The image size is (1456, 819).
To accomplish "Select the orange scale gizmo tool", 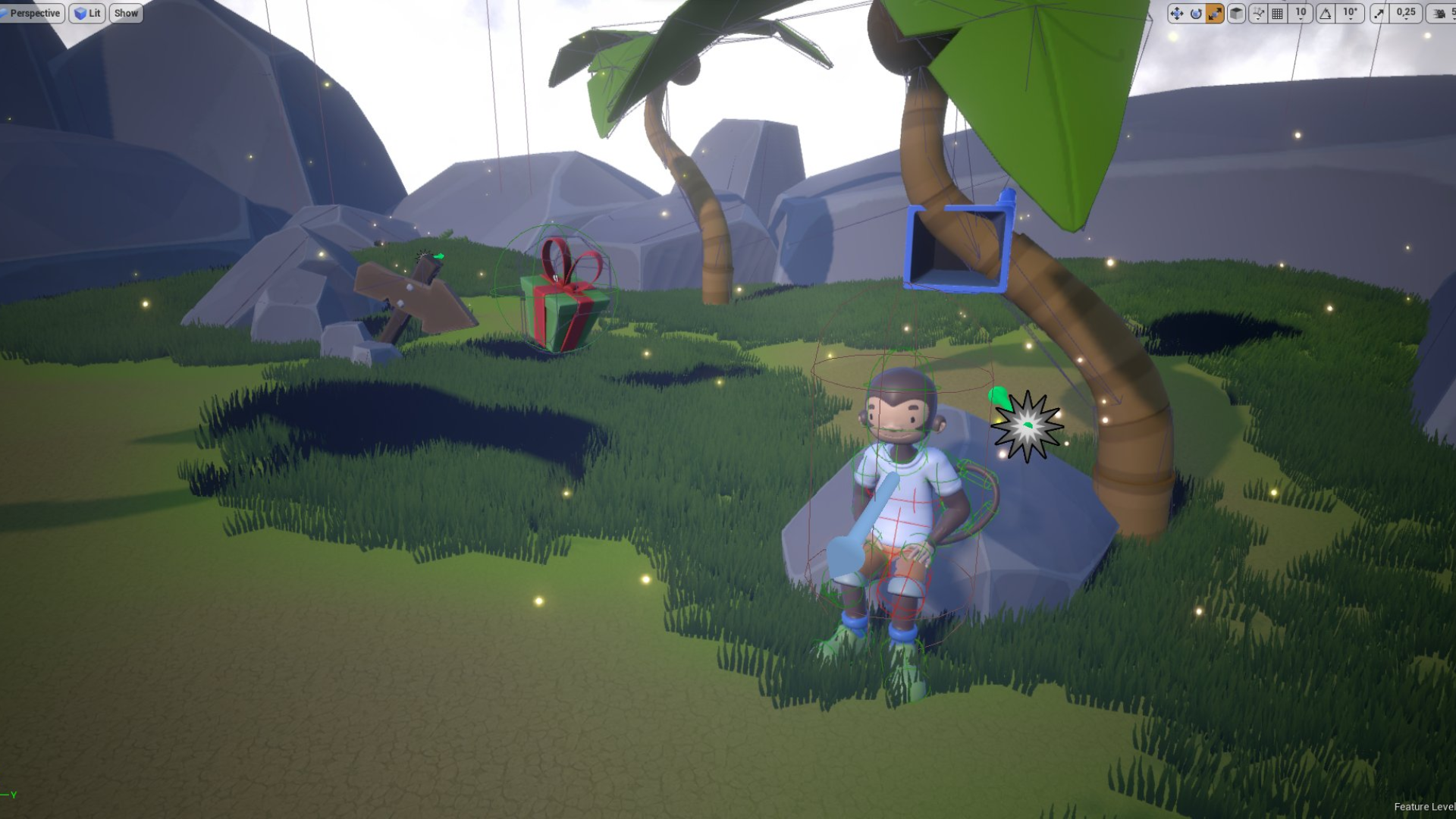I will (x=1215, y=13).
